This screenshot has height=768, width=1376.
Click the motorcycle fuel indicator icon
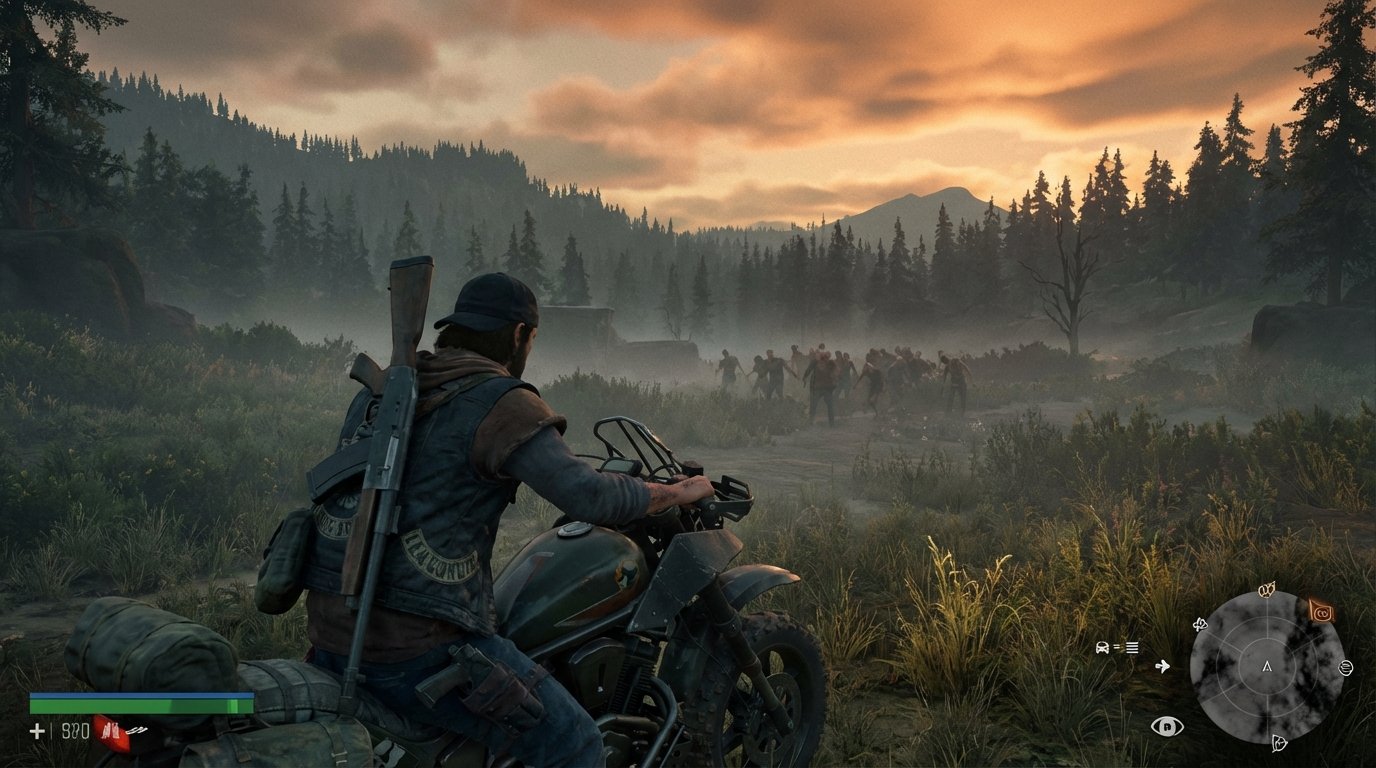coord(1102,647)
